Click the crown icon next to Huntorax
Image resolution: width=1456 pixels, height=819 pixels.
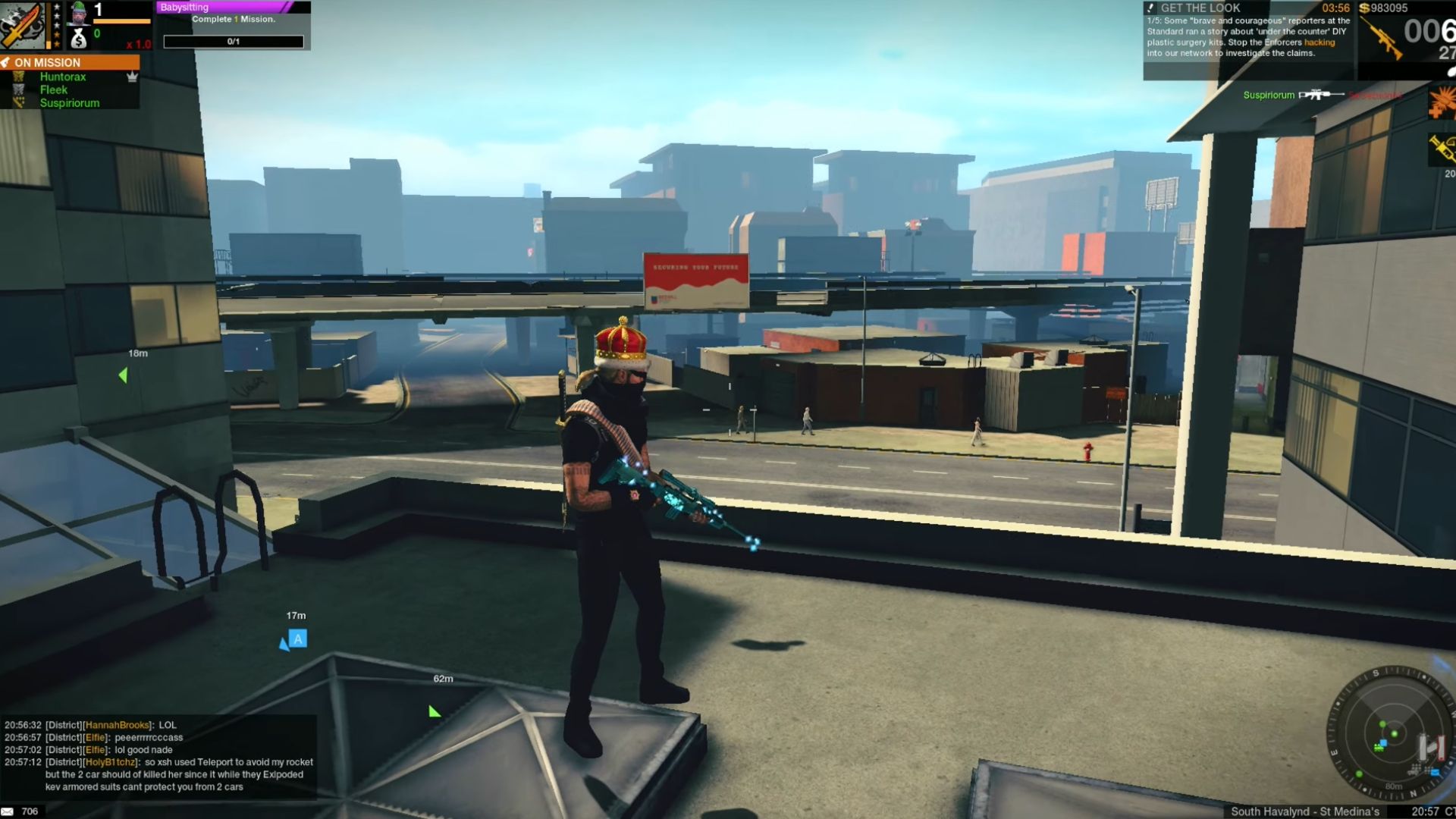133,77
